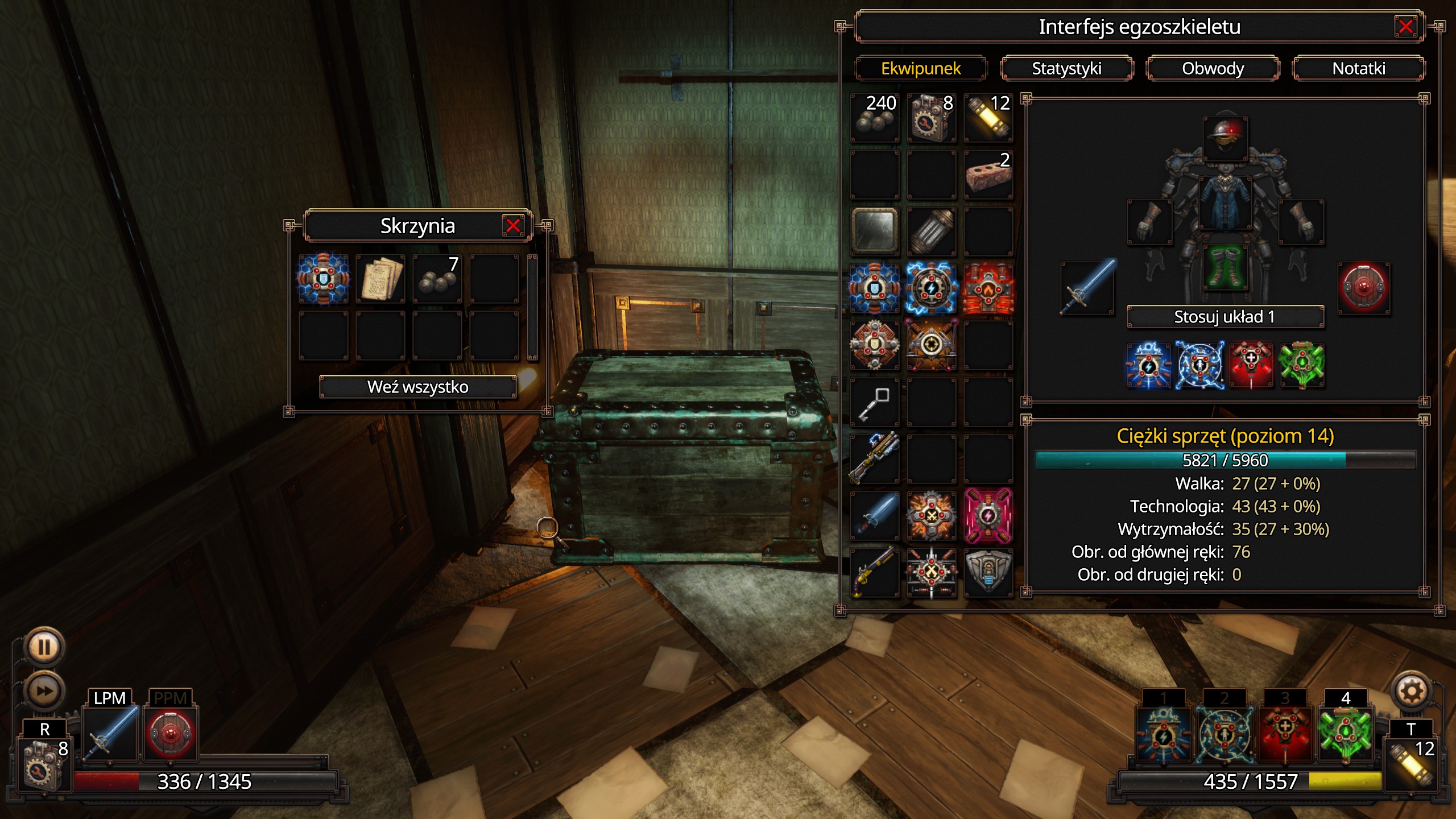Viewport: 1456px width, 819px height.
Task: Pick up the paper notes from chest
Action: point(380,279)
